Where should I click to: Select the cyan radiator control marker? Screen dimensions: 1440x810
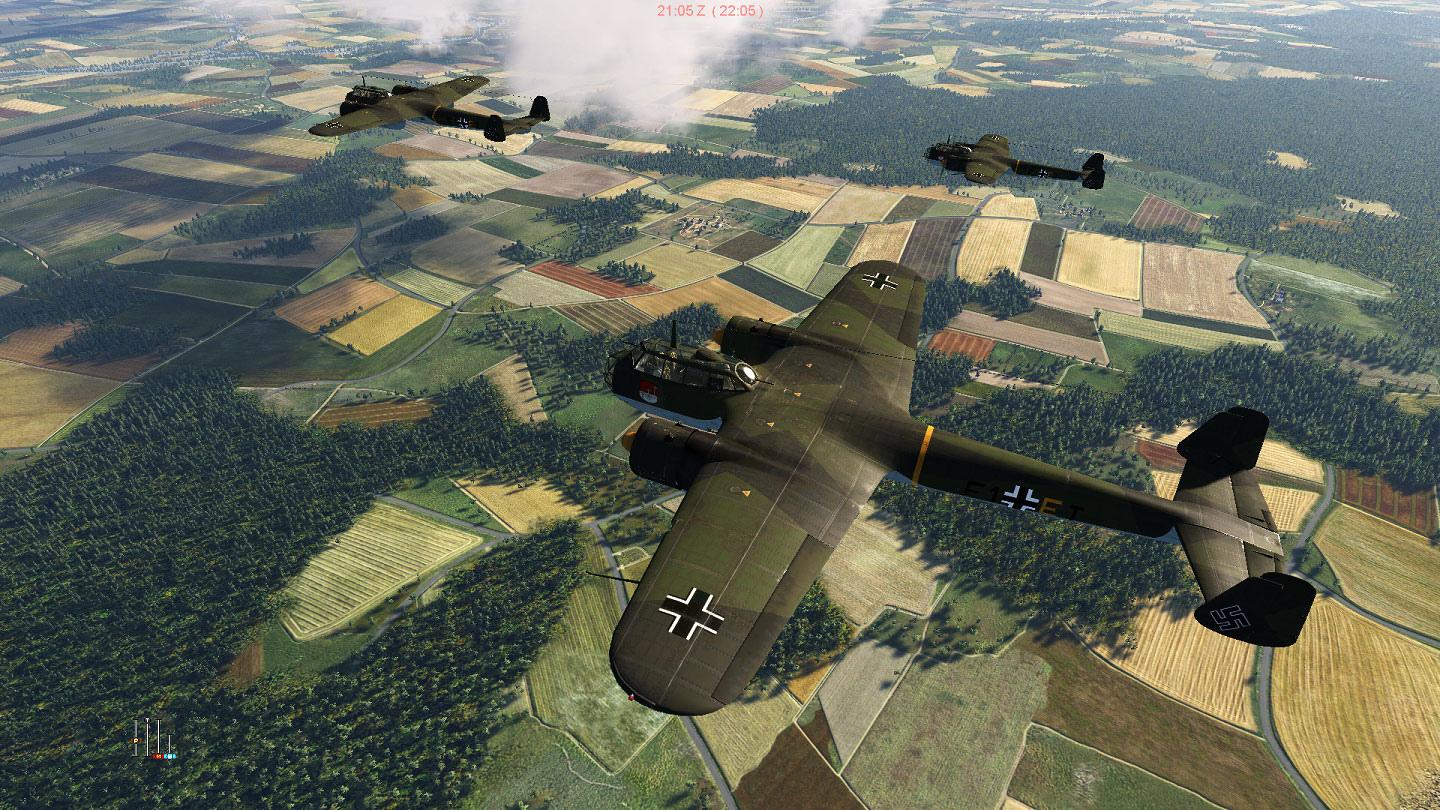[169, 756]
